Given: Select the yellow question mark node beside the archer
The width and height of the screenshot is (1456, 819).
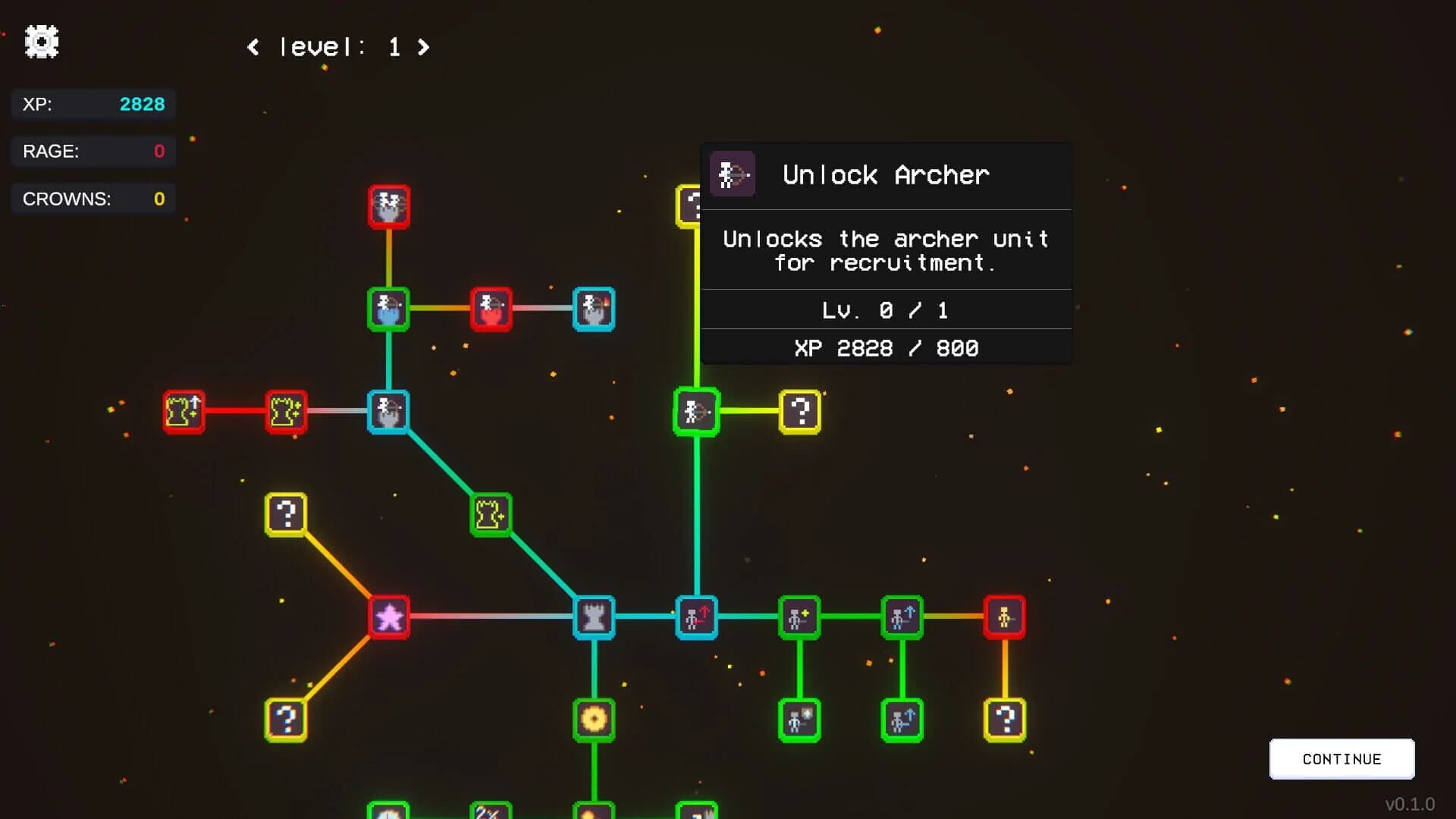Looking at the screenshot, I should (800, 412).
